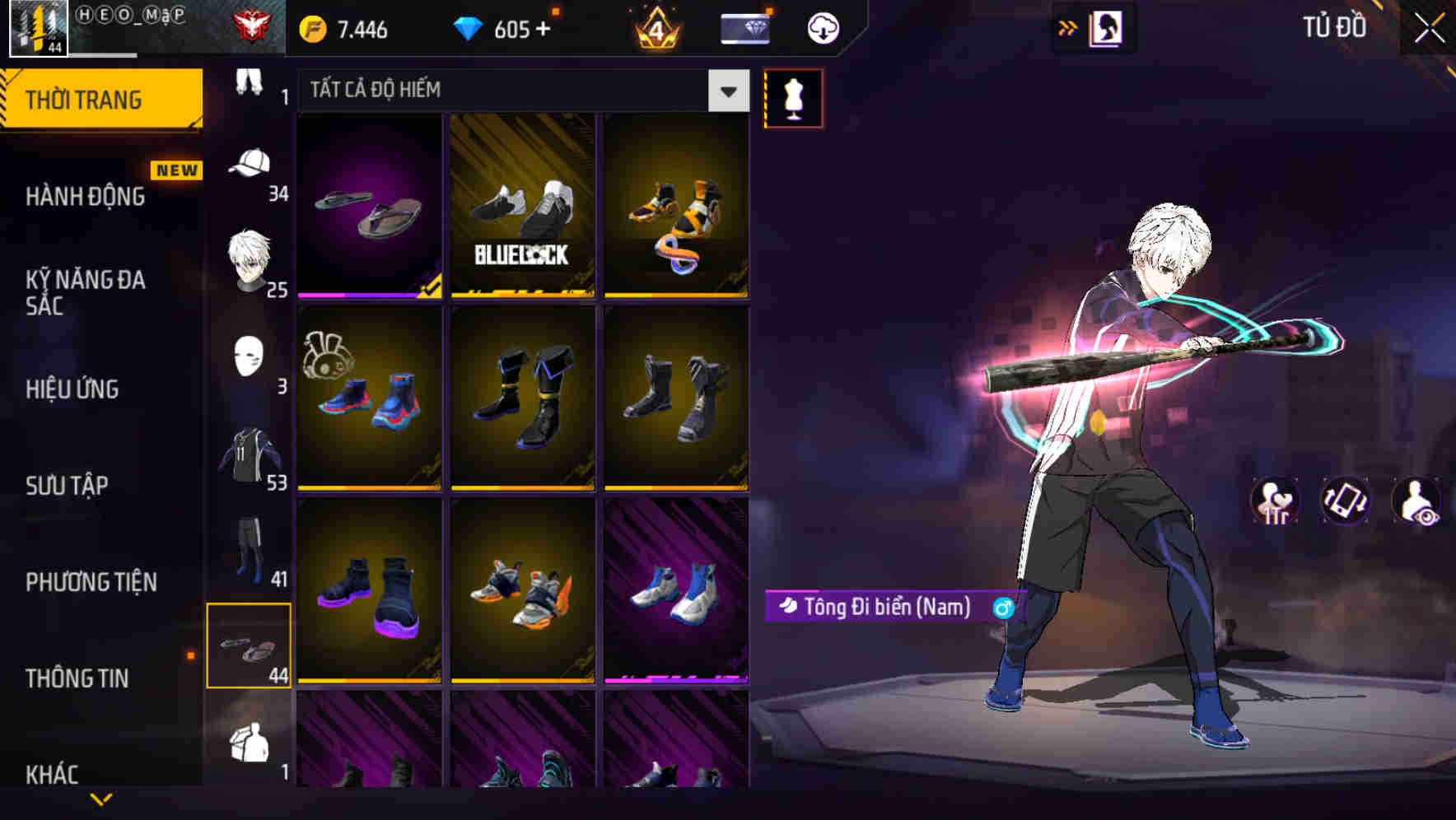1456x820 pixels.
Task: Click the TỦ ĐỒ label
Action: tap(1334, 26)
